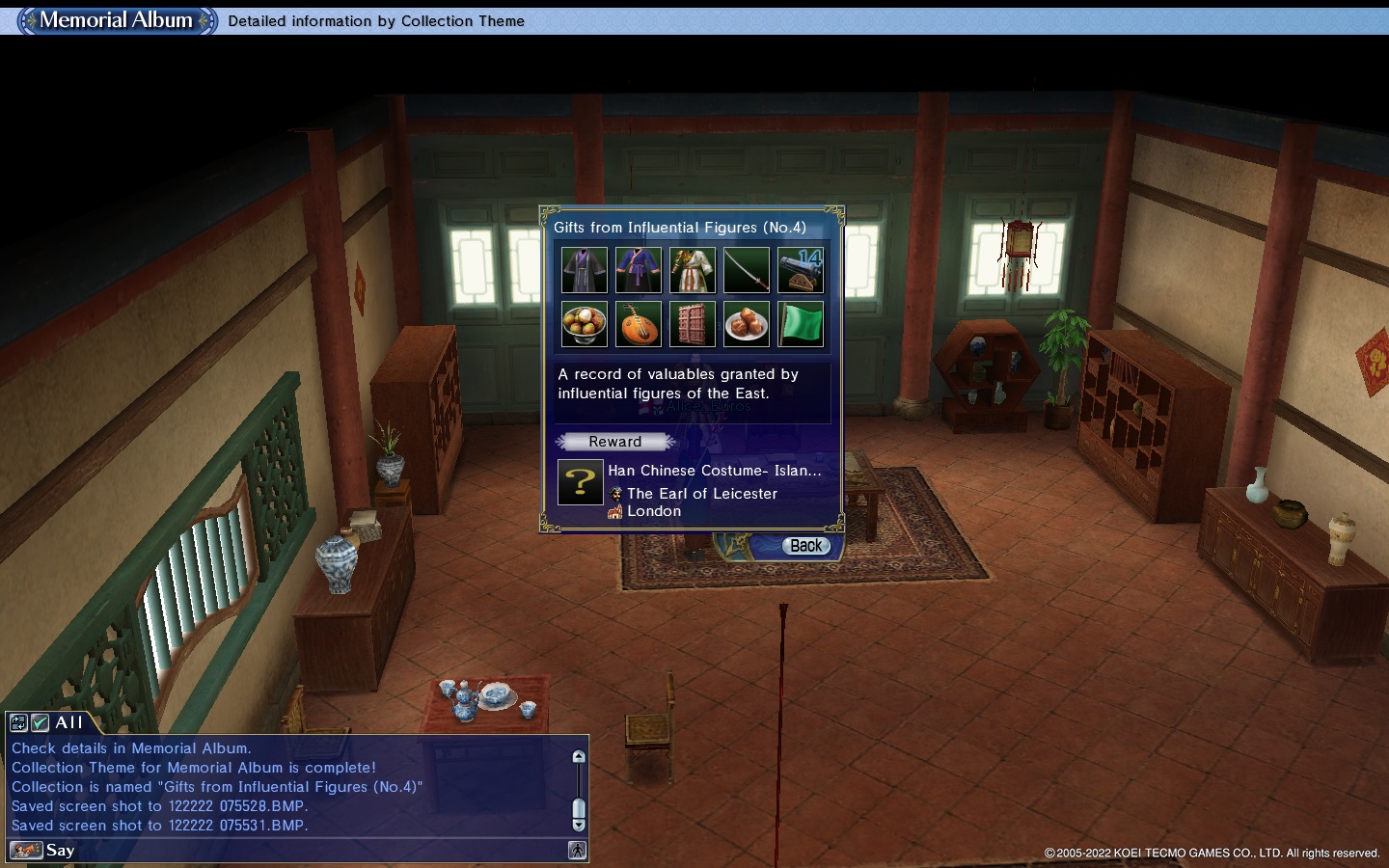Viewport: 1389px width, 868px height.
Task: Click the chat log down arrow
Action: 579,825
